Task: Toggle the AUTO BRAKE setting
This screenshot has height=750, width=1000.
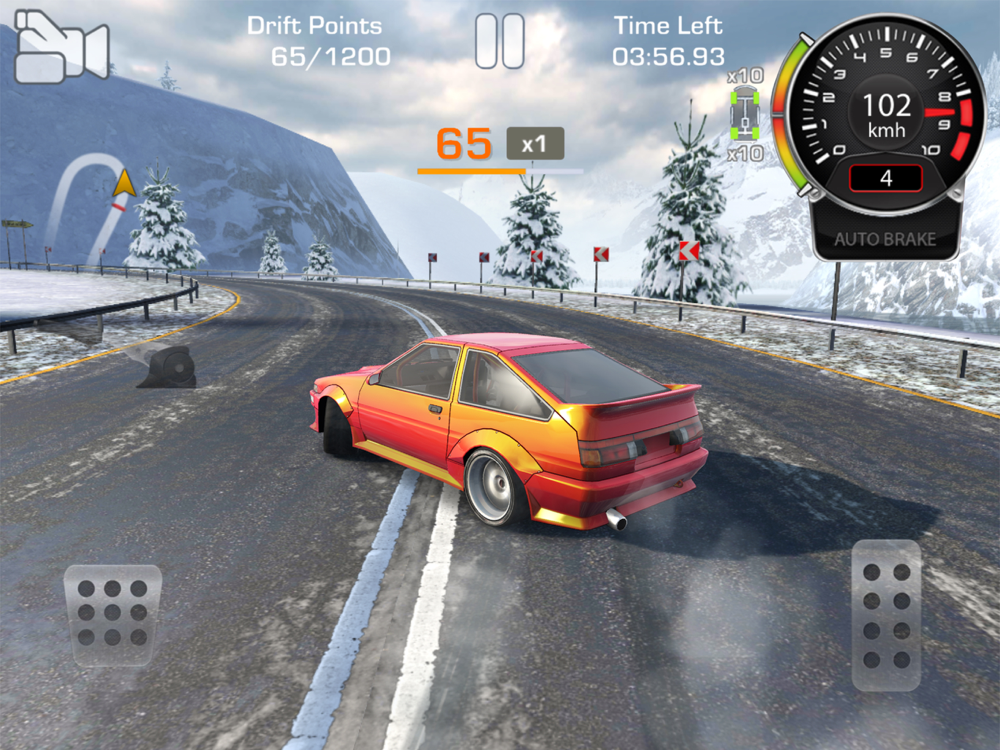Action: point(885,240)
